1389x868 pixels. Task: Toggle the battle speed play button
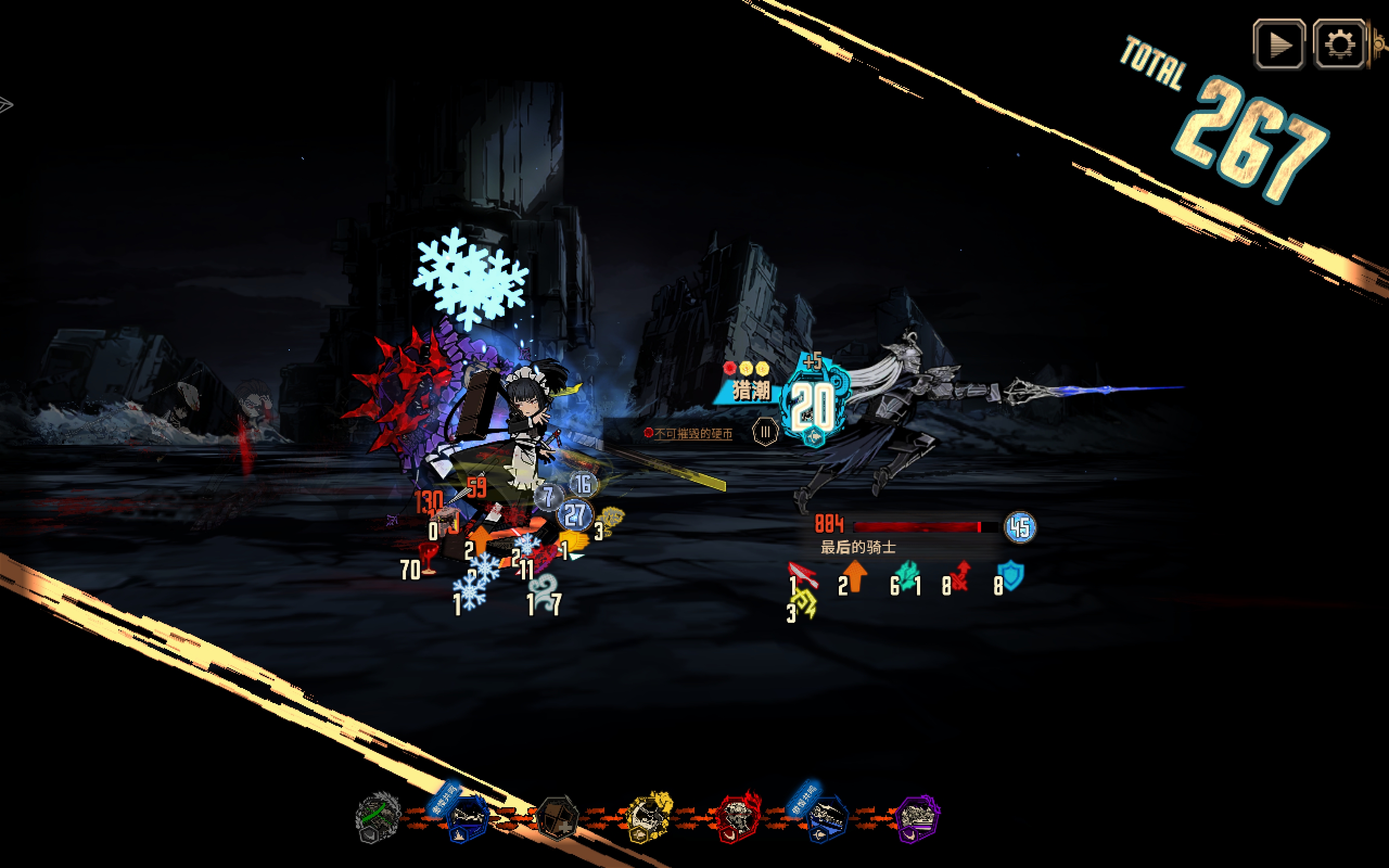pyautogui.click(x=1279, y=44)
